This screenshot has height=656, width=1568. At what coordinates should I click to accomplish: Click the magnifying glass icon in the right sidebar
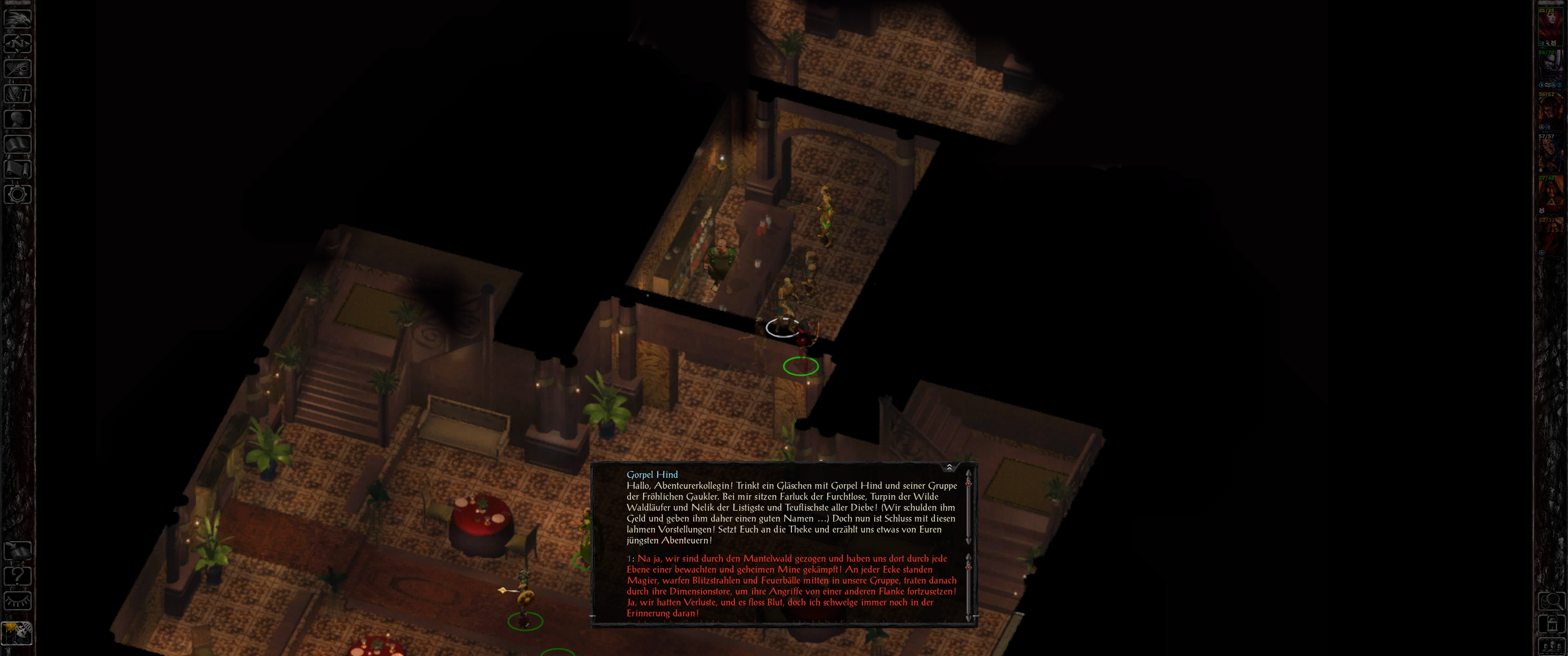pos(1551,602)
